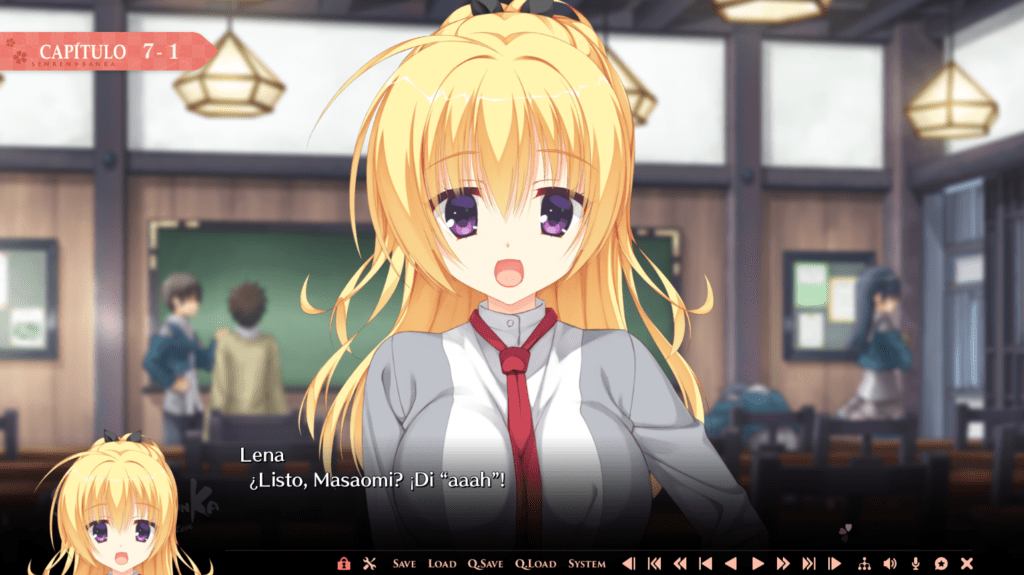Choose Q.Load to quick load
The width and height of the screenshot is (1024, 575).
[536, 564]
